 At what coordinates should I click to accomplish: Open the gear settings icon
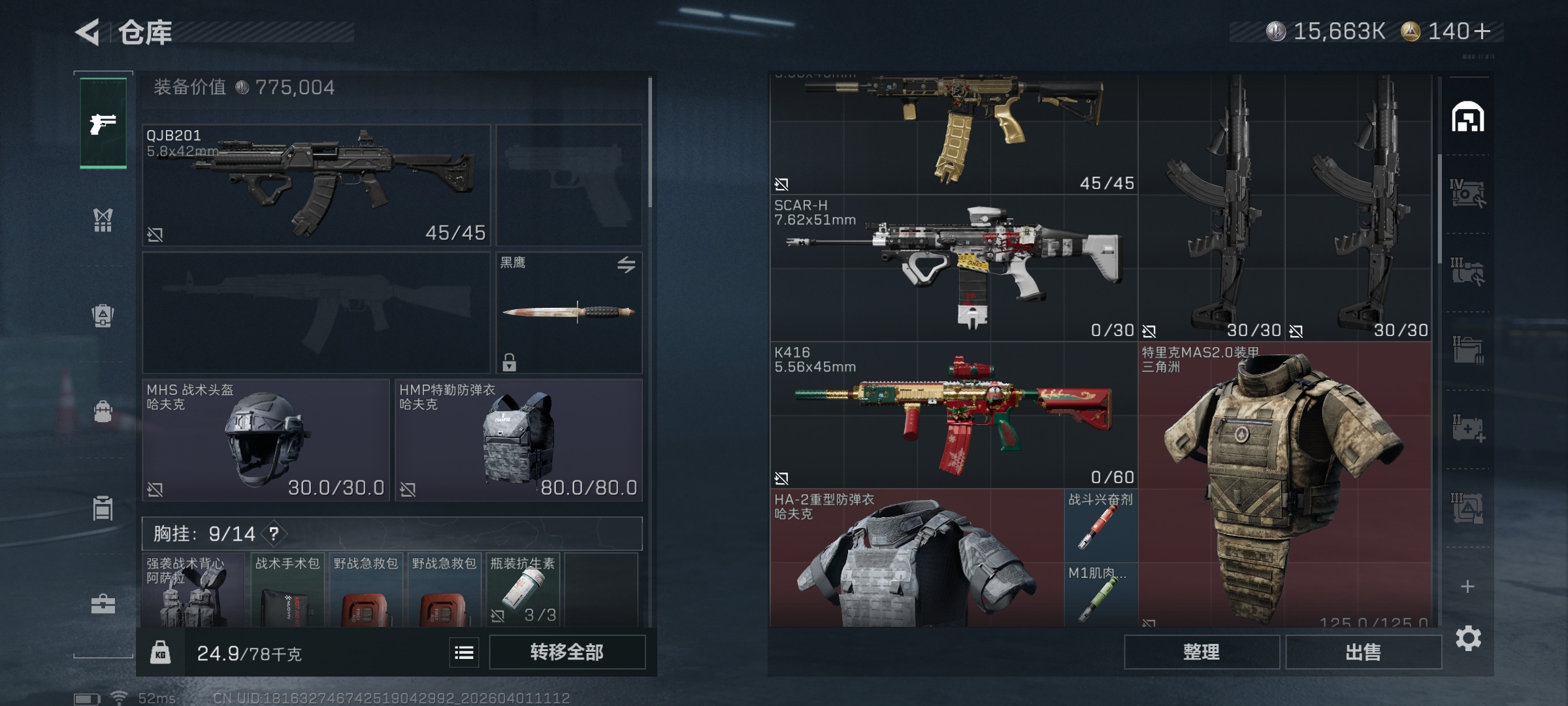click(x=1468, y=638)
